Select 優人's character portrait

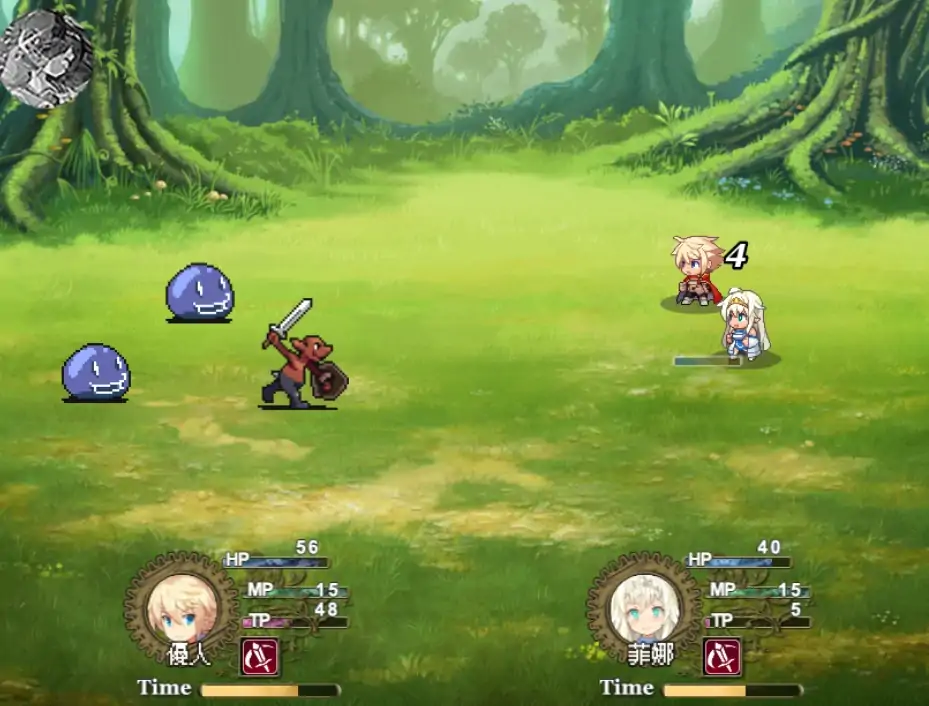click(x=180, y=607)
